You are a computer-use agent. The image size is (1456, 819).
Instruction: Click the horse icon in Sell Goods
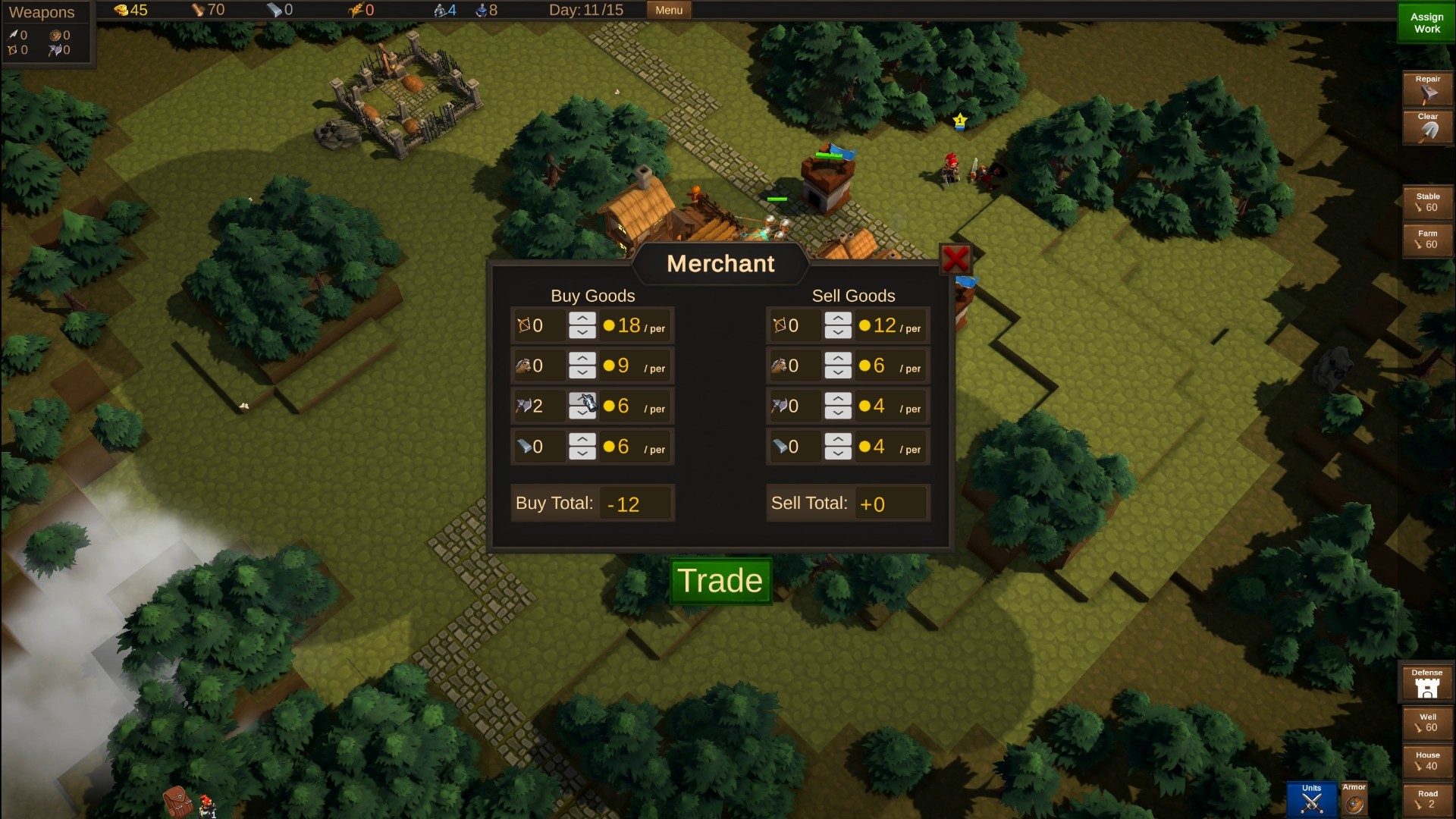tap(780, 366)
